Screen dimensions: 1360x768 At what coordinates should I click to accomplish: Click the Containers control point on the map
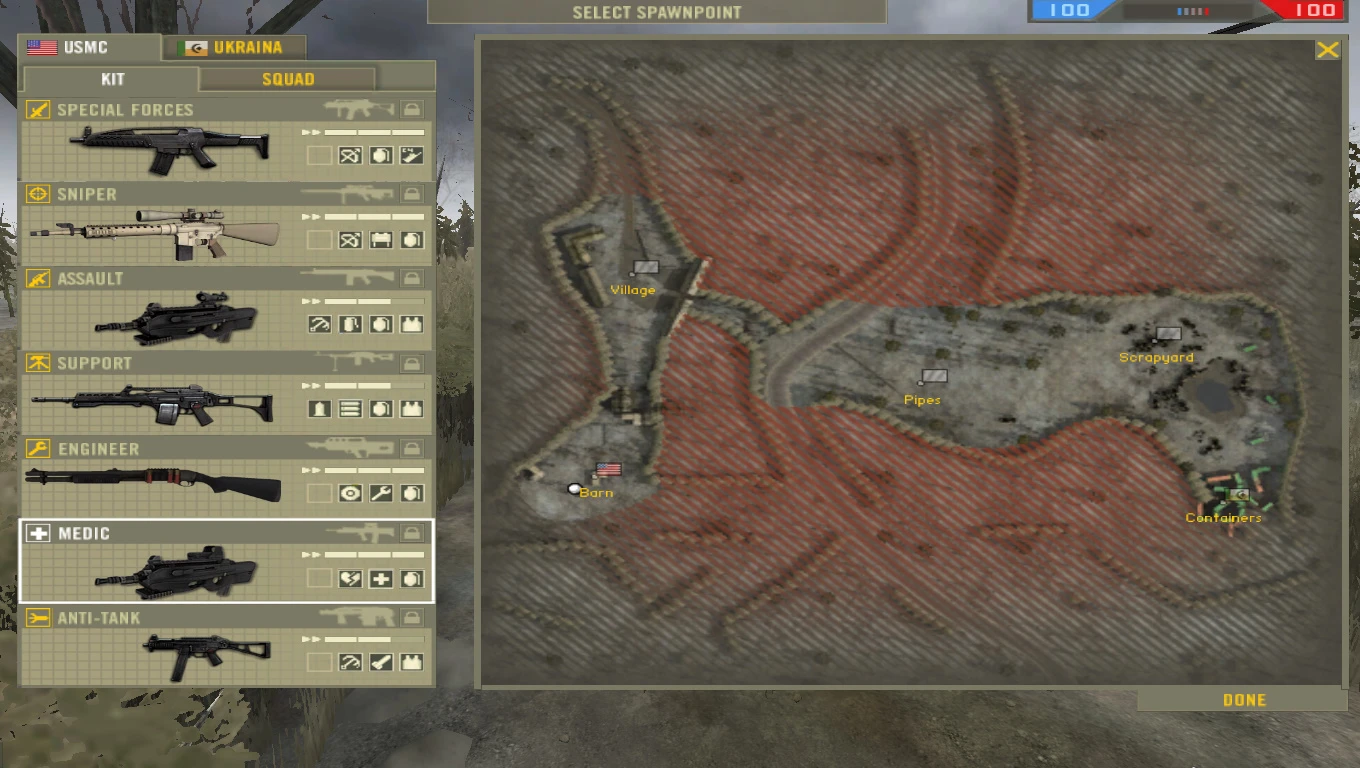1240,497
